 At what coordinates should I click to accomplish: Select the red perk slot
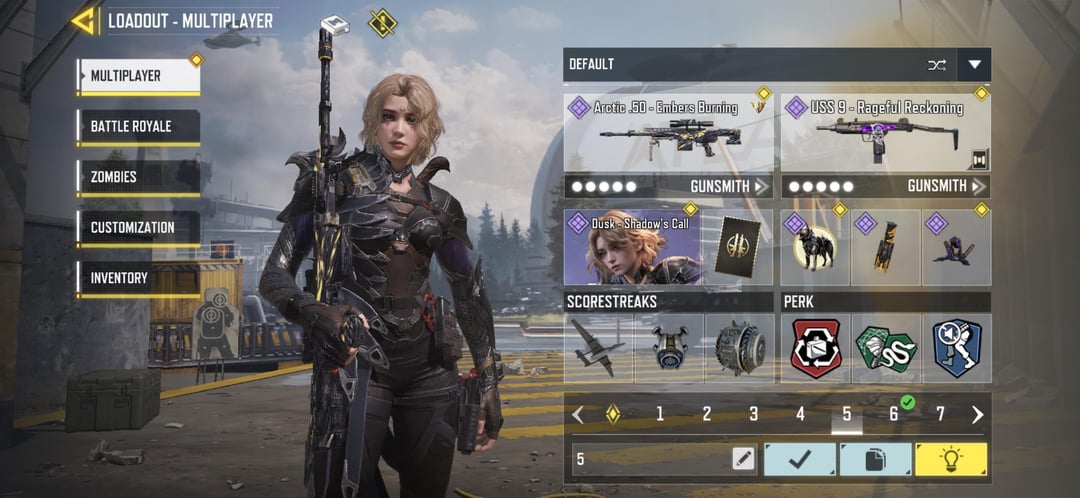point(816,348)
